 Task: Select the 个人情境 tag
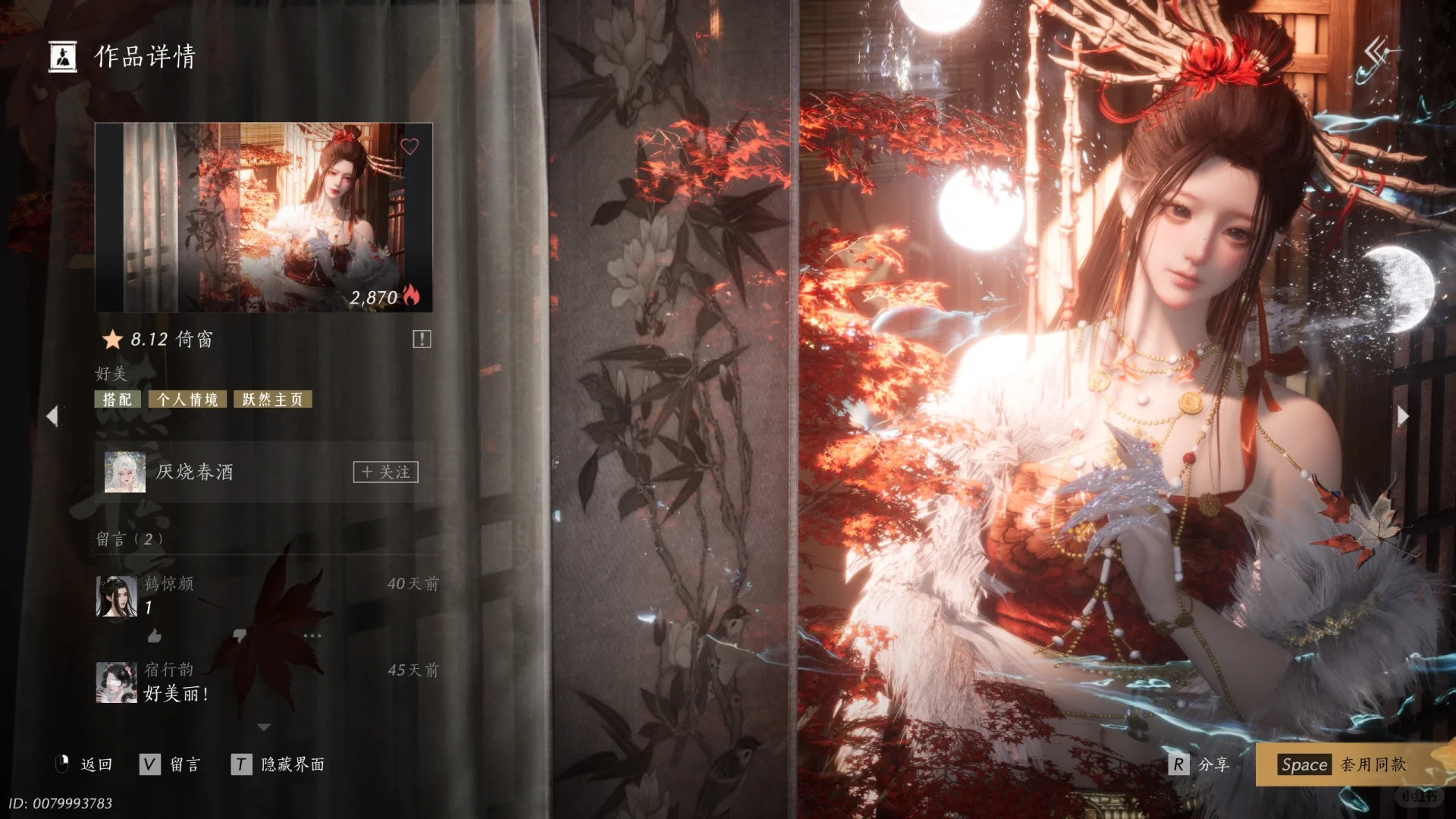[x=187, y=400]
